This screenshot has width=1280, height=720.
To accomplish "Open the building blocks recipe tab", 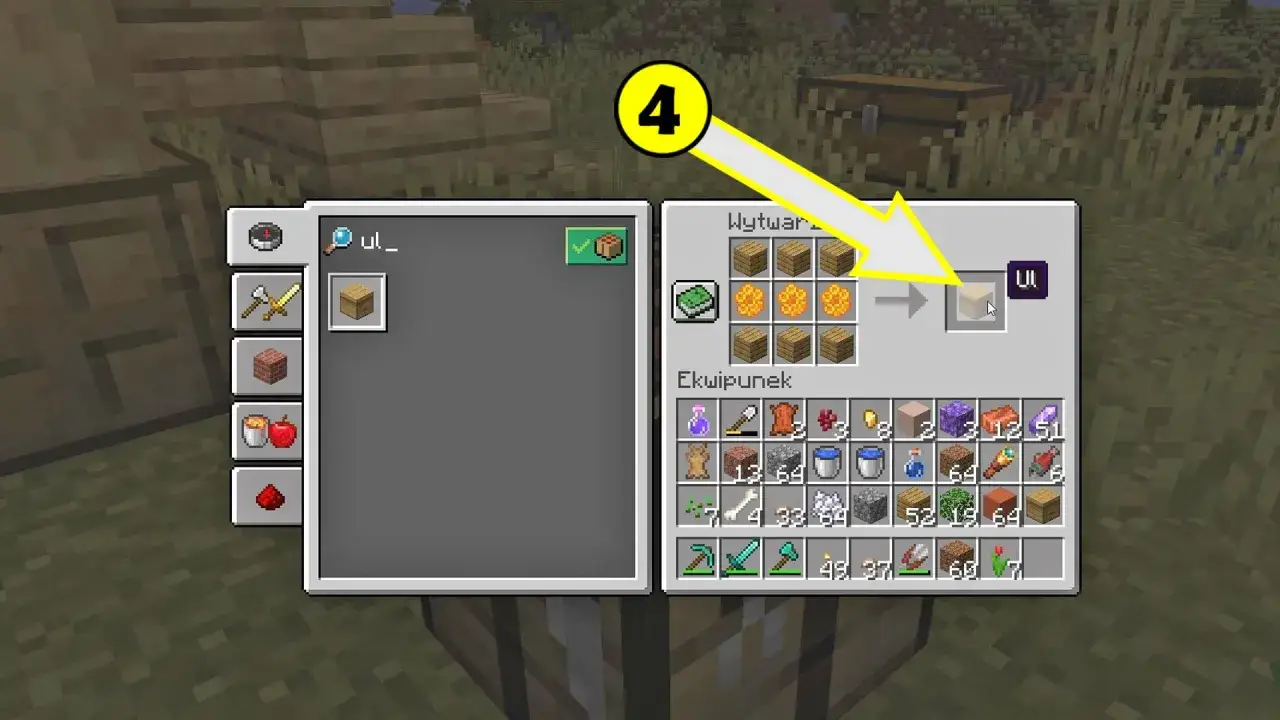I will [x=265, y=366].
